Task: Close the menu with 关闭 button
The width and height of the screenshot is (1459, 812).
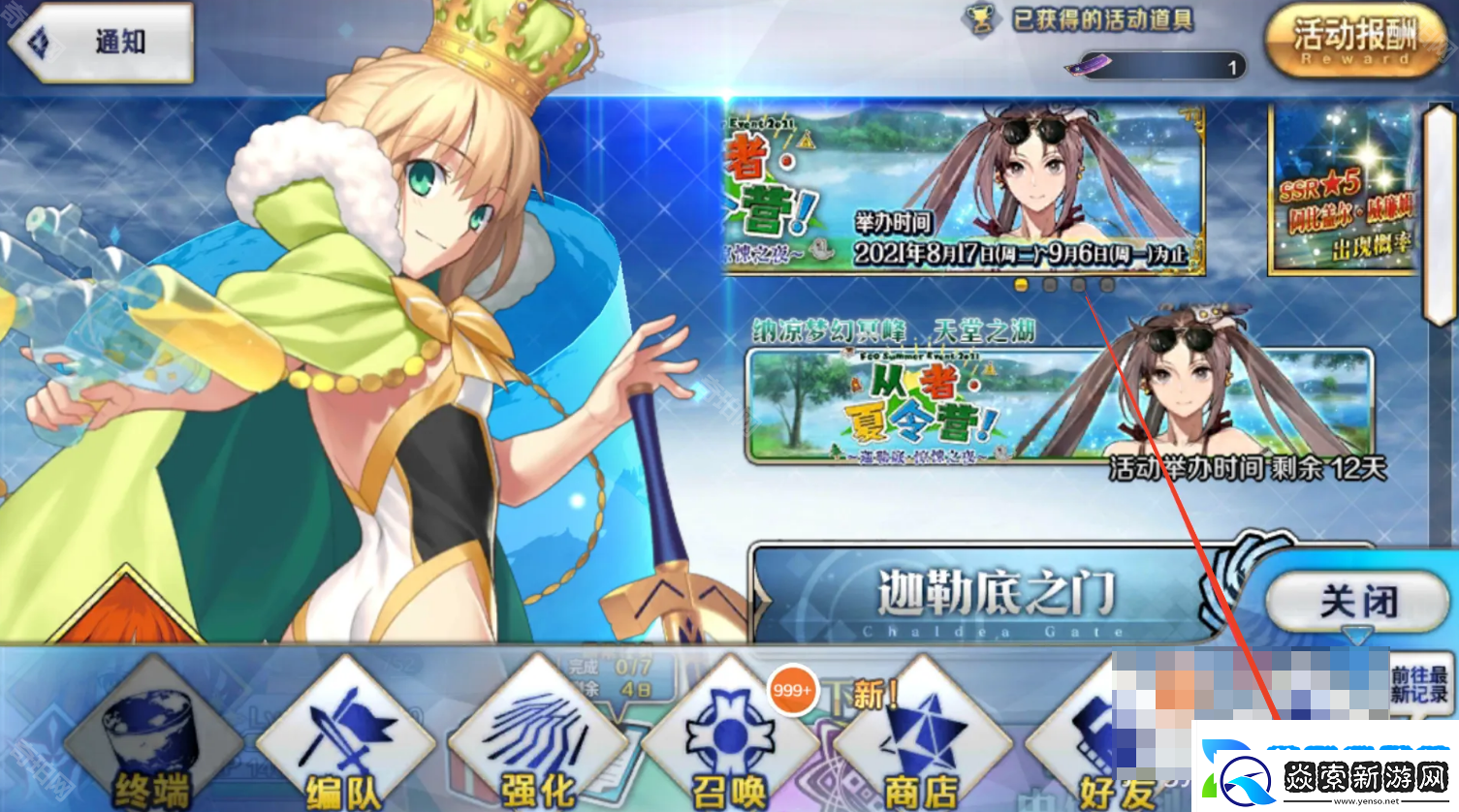Action: [1357, 602]
